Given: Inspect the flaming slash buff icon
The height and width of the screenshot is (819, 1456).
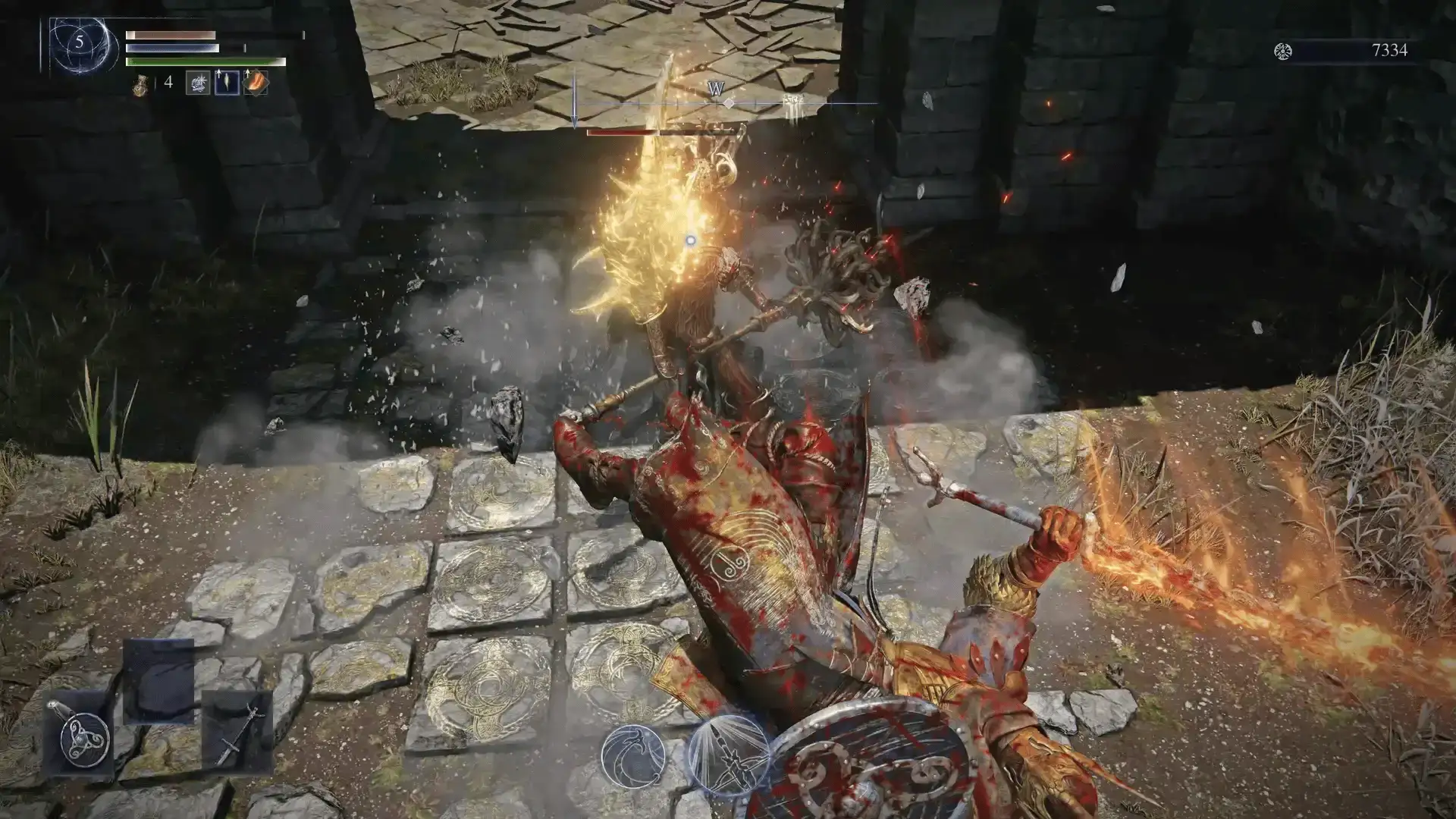Looking at the screenshot, I should click(x=256, y=83).
